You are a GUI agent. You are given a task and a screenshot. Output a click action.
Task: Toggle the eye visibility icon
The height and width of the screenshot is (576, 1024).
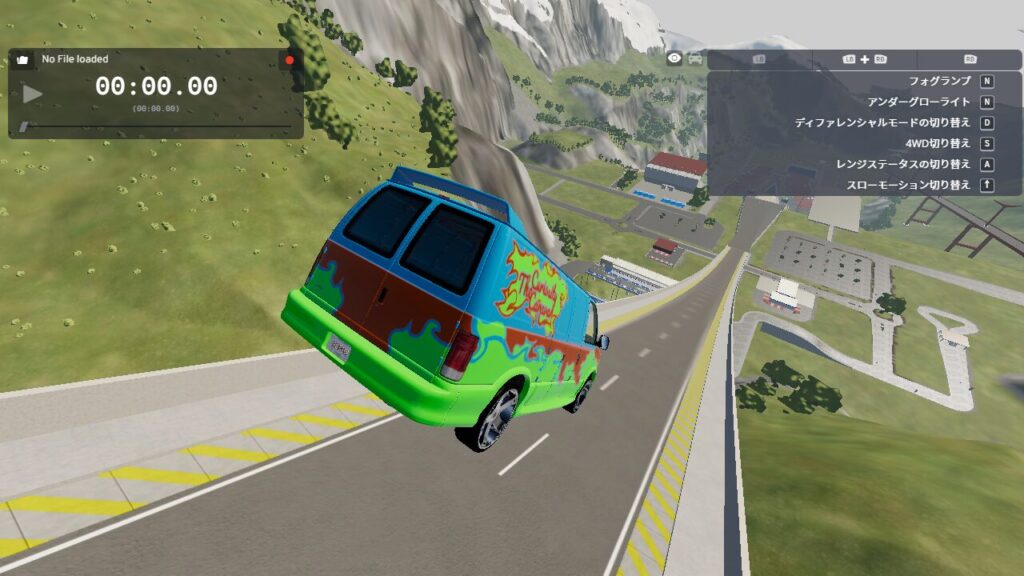675,59
